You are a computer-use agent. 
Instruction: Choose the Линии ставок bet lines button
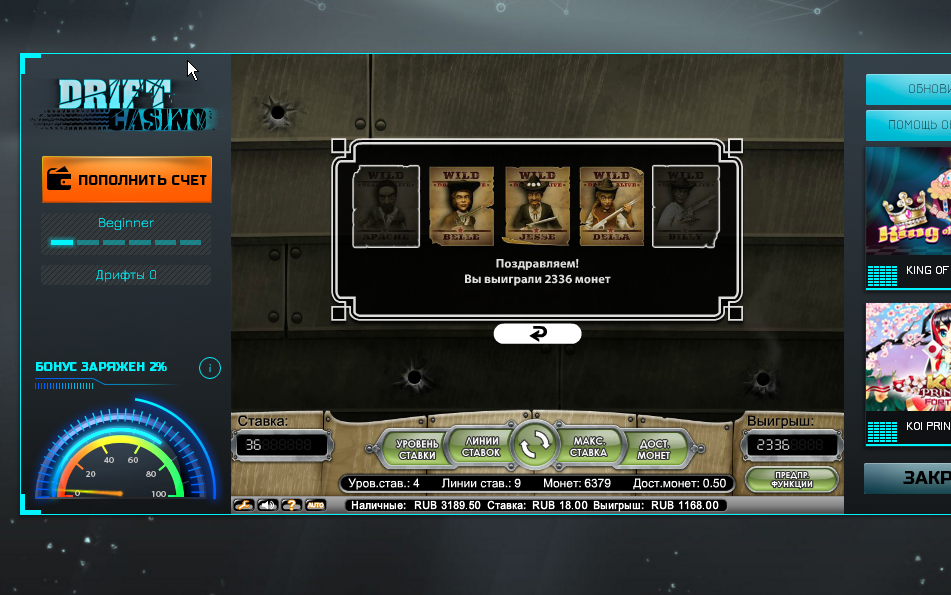pos(481,446)
